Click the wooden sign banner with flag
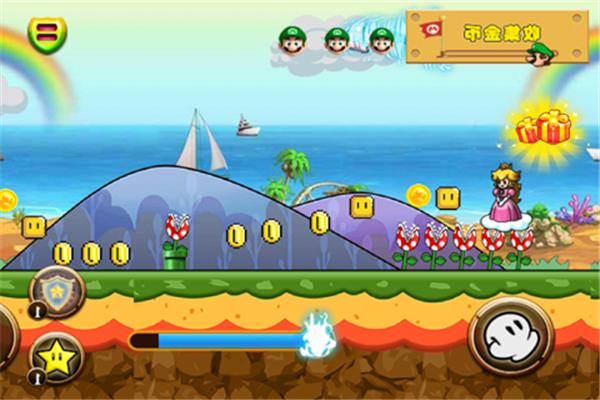The width and height of the screenshot is (600, 400). (496, 36)
